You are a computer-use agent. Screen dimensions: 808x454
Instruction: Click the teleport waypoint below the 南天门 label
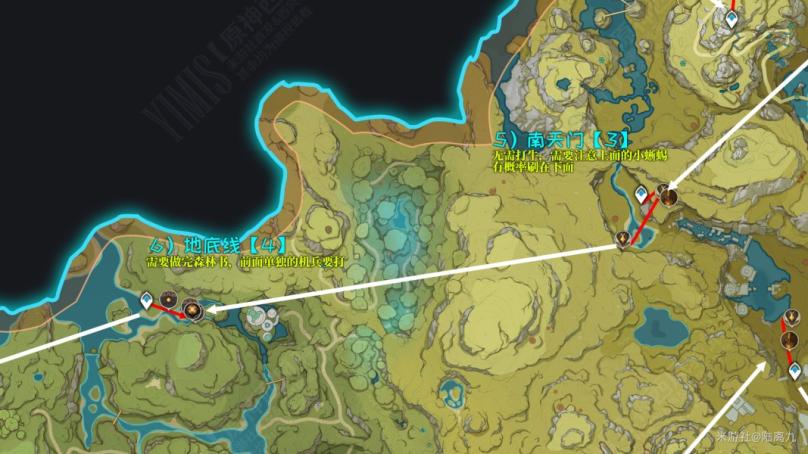(x=642, y=193)
